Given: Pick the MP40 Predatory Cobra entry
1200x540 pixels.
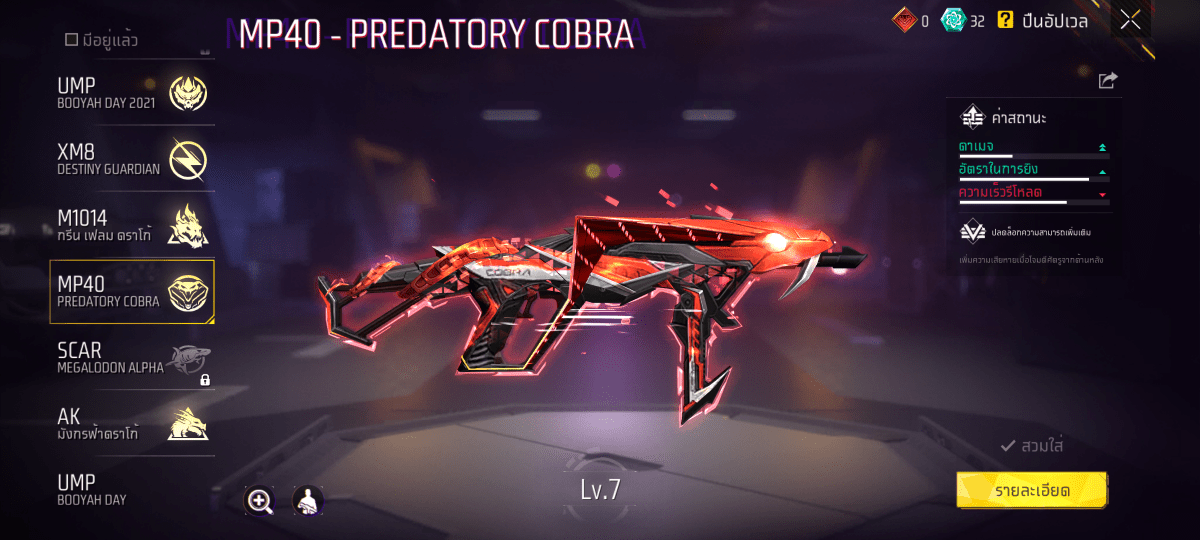Looking at the screenshot, I should 132,291.
